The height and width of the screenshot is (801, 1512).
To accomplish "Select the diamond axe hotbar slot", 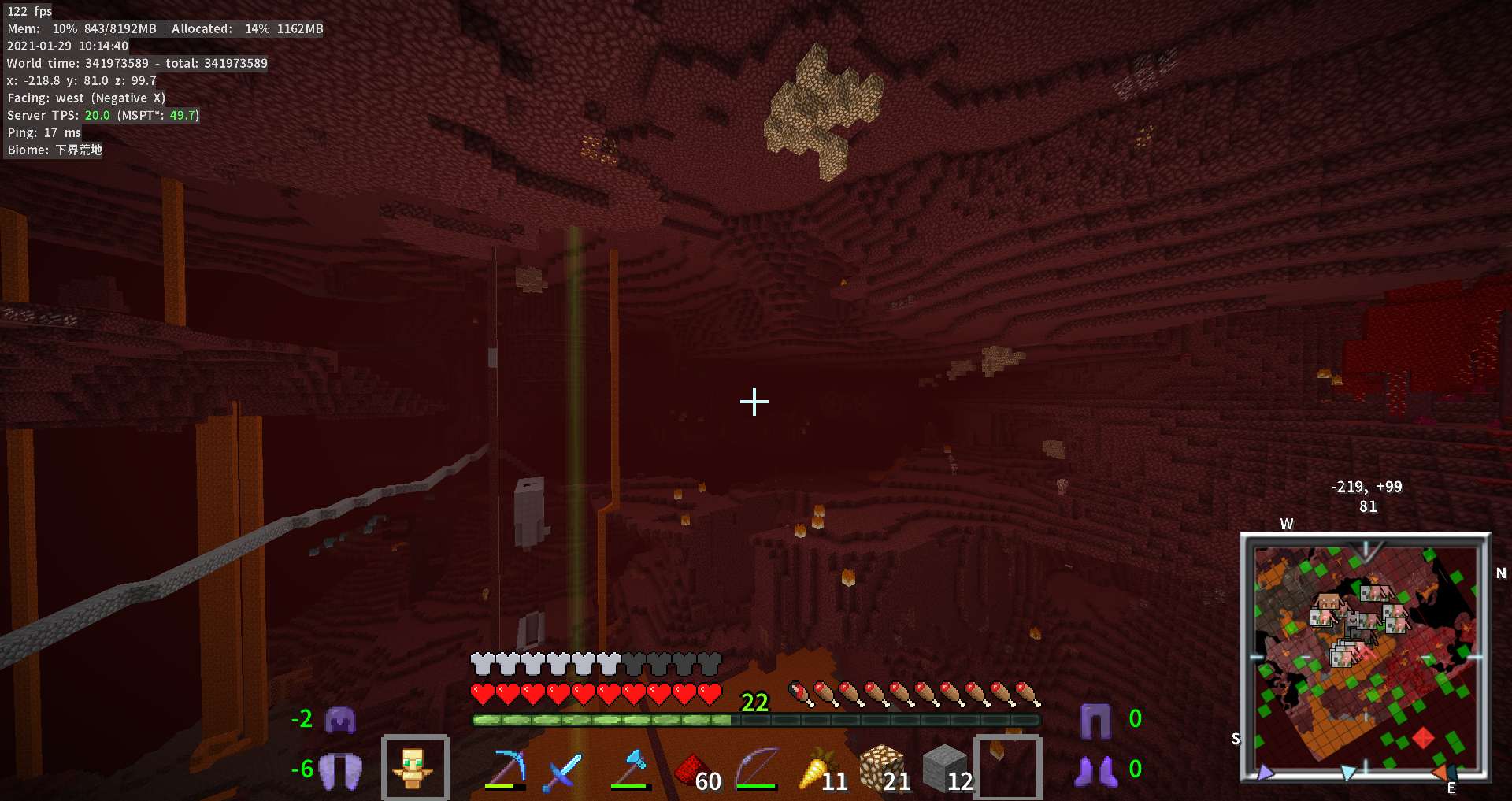I will point(632,769).
